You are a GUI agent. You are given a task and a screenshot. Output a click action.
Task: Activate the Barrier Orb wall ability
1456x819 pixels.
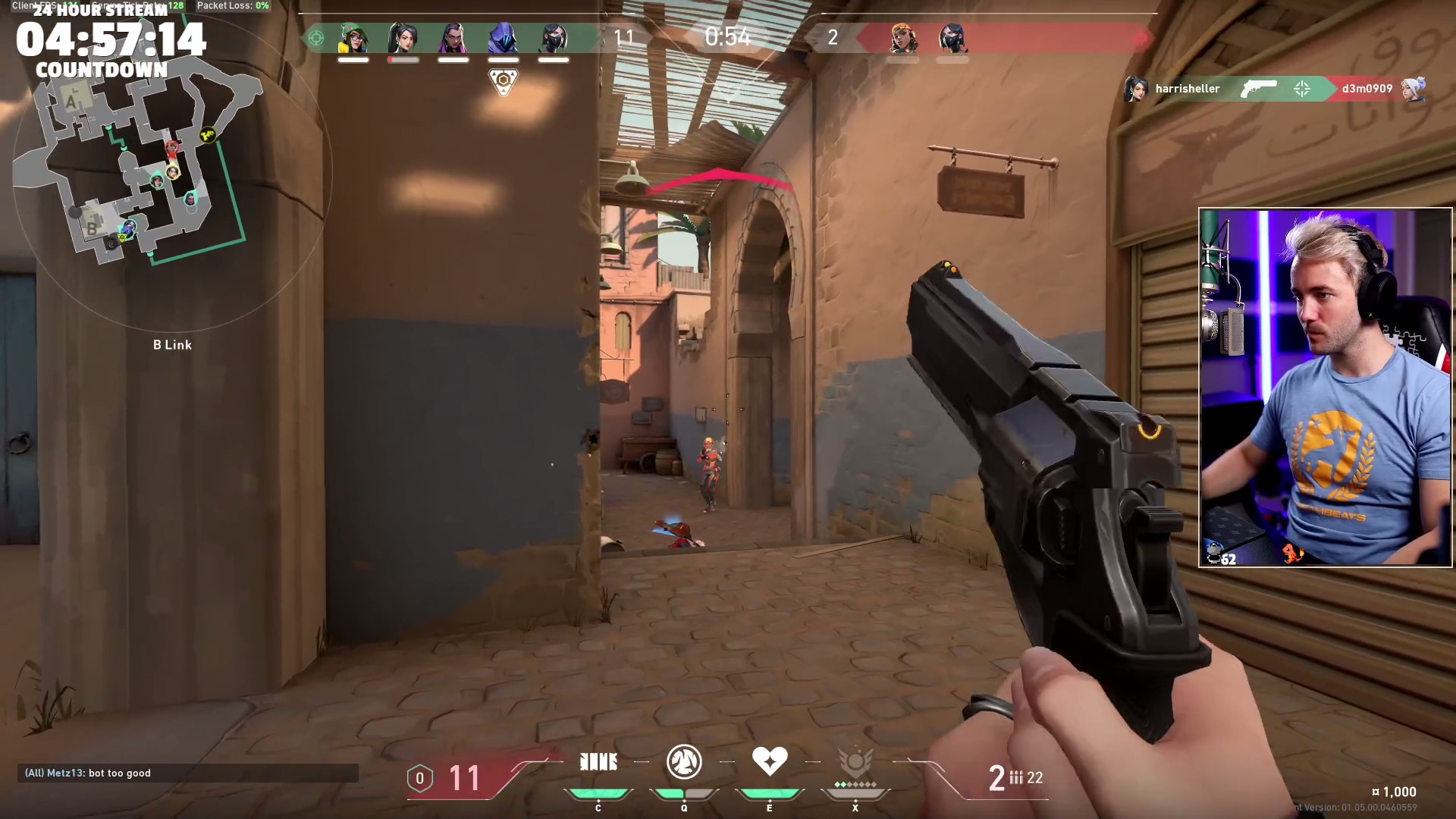tap(598, 762)
